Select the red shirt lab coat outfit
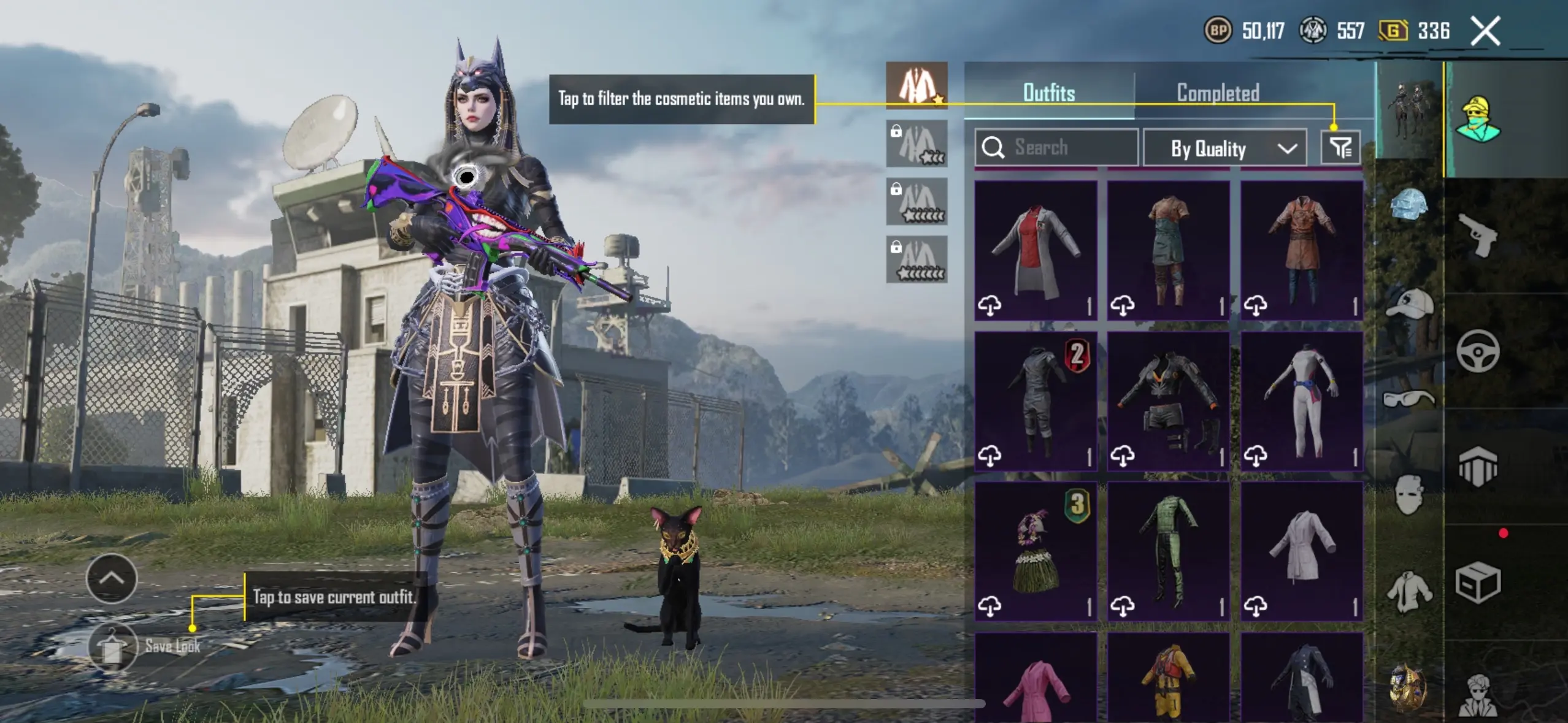The height and width of the screenshot is (723, 1568). point(1036,250)
